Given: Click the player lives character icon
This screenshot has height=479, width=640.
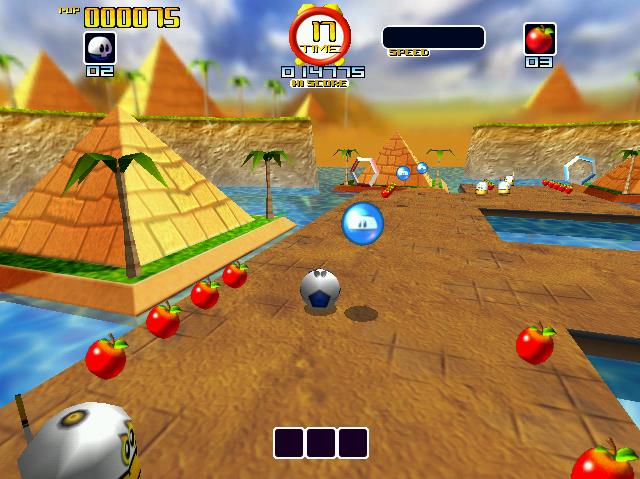Looking at the screenshot, I should [100, 47].
